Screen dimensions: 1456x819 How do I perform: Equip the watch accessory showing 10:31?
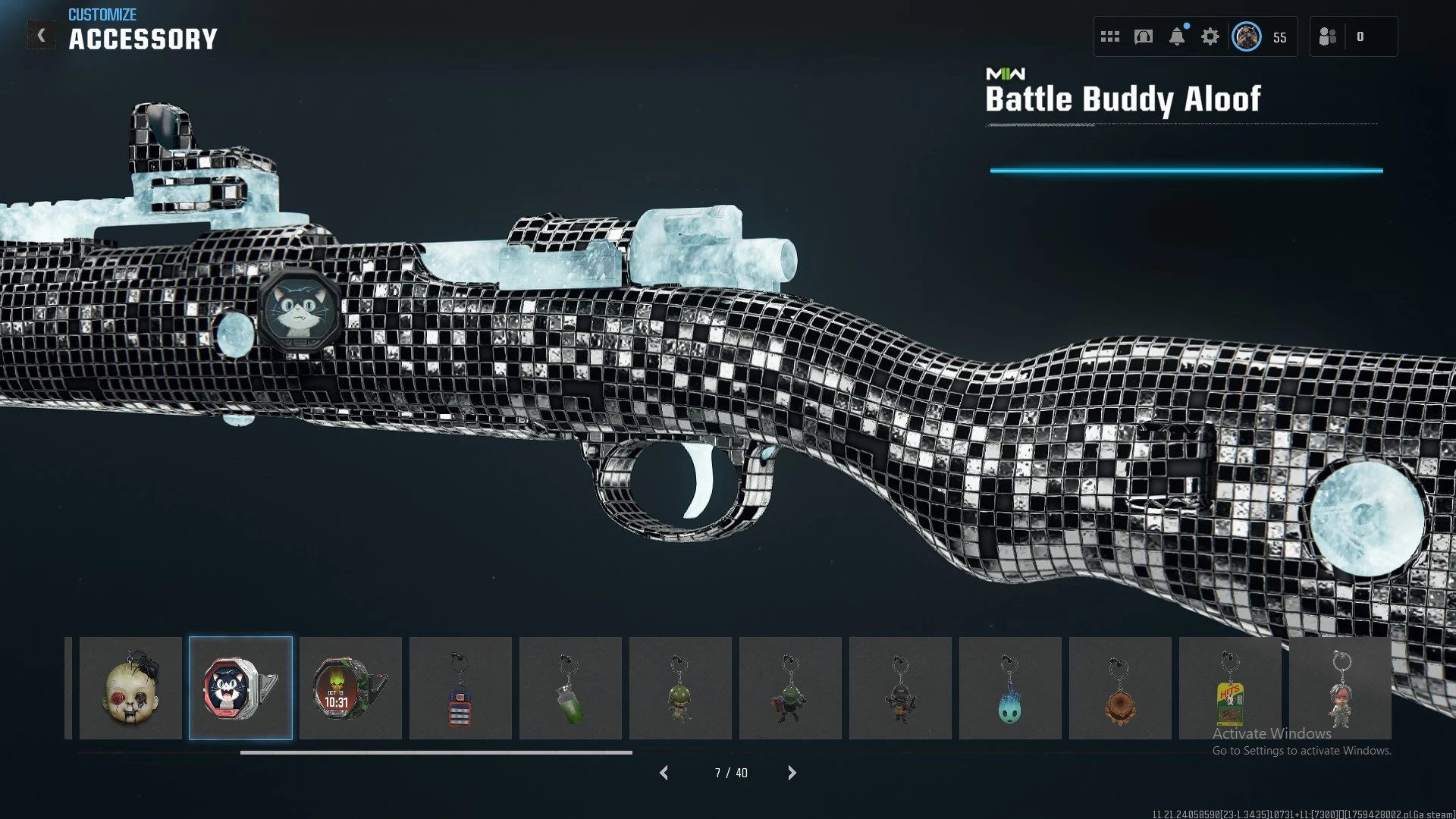[x=350, y=688]
